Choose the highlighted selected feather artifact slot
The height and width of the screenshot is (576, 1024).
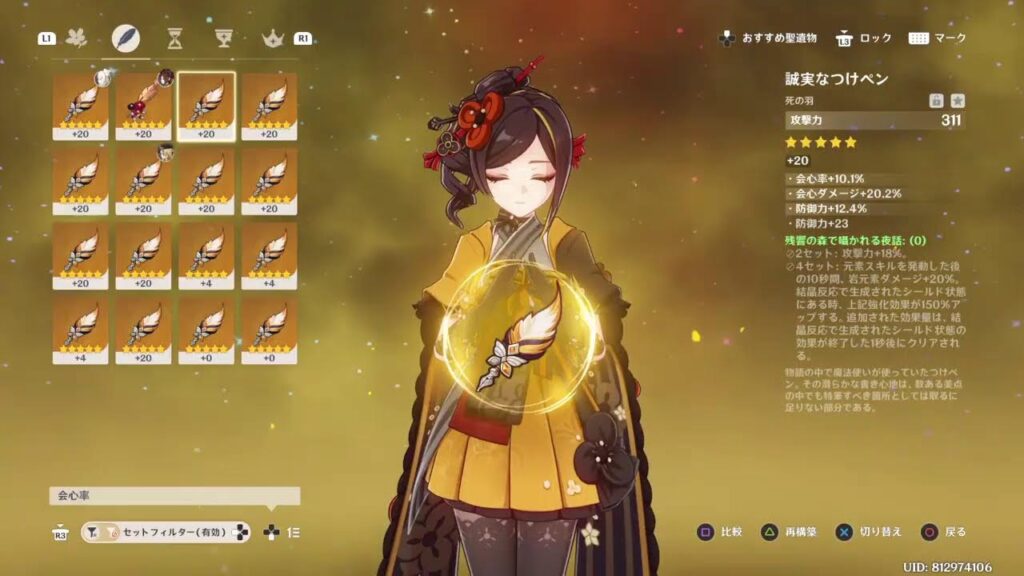point(206,105)
